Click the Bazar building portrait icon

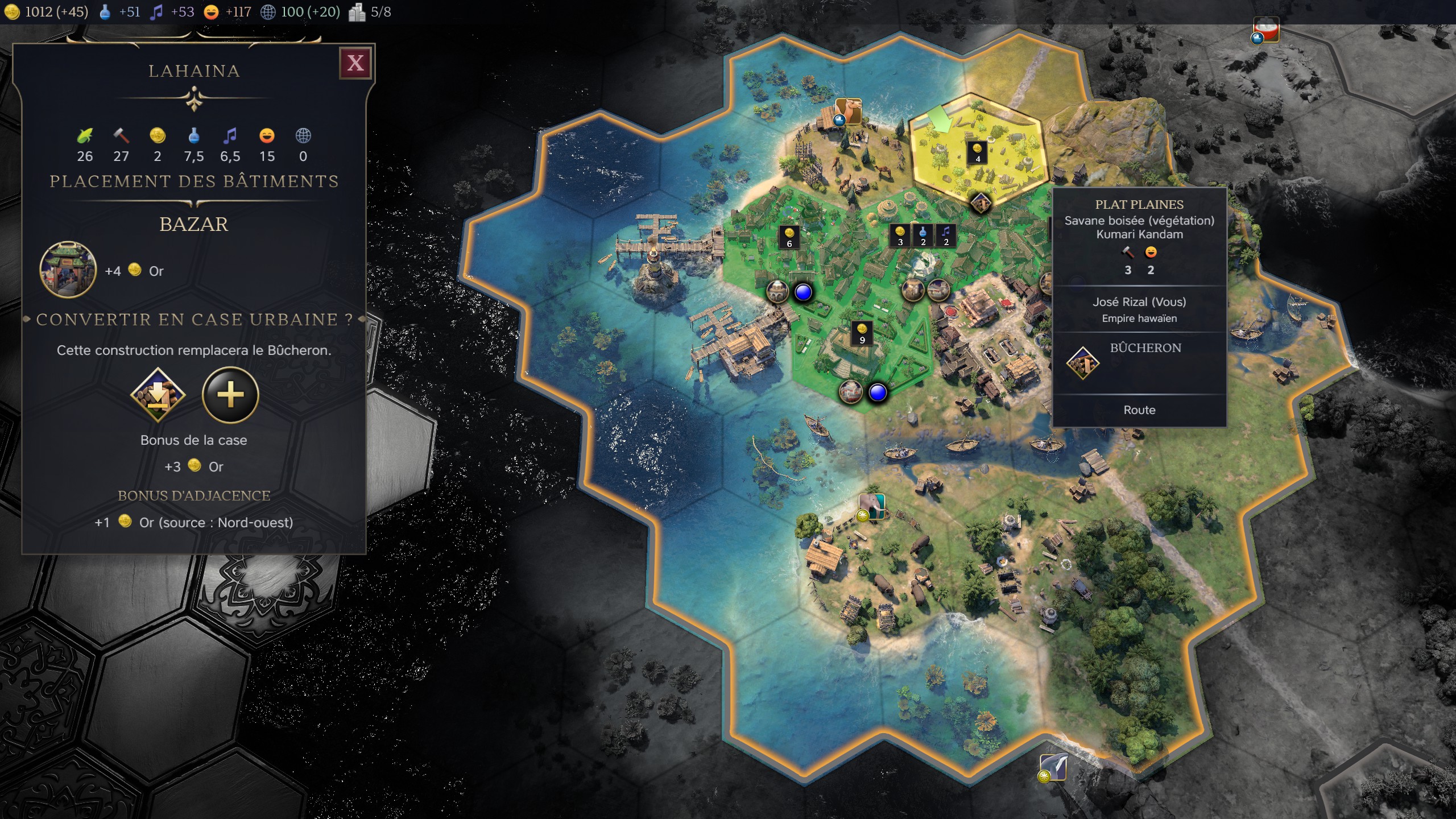click(x=68, y=270)
